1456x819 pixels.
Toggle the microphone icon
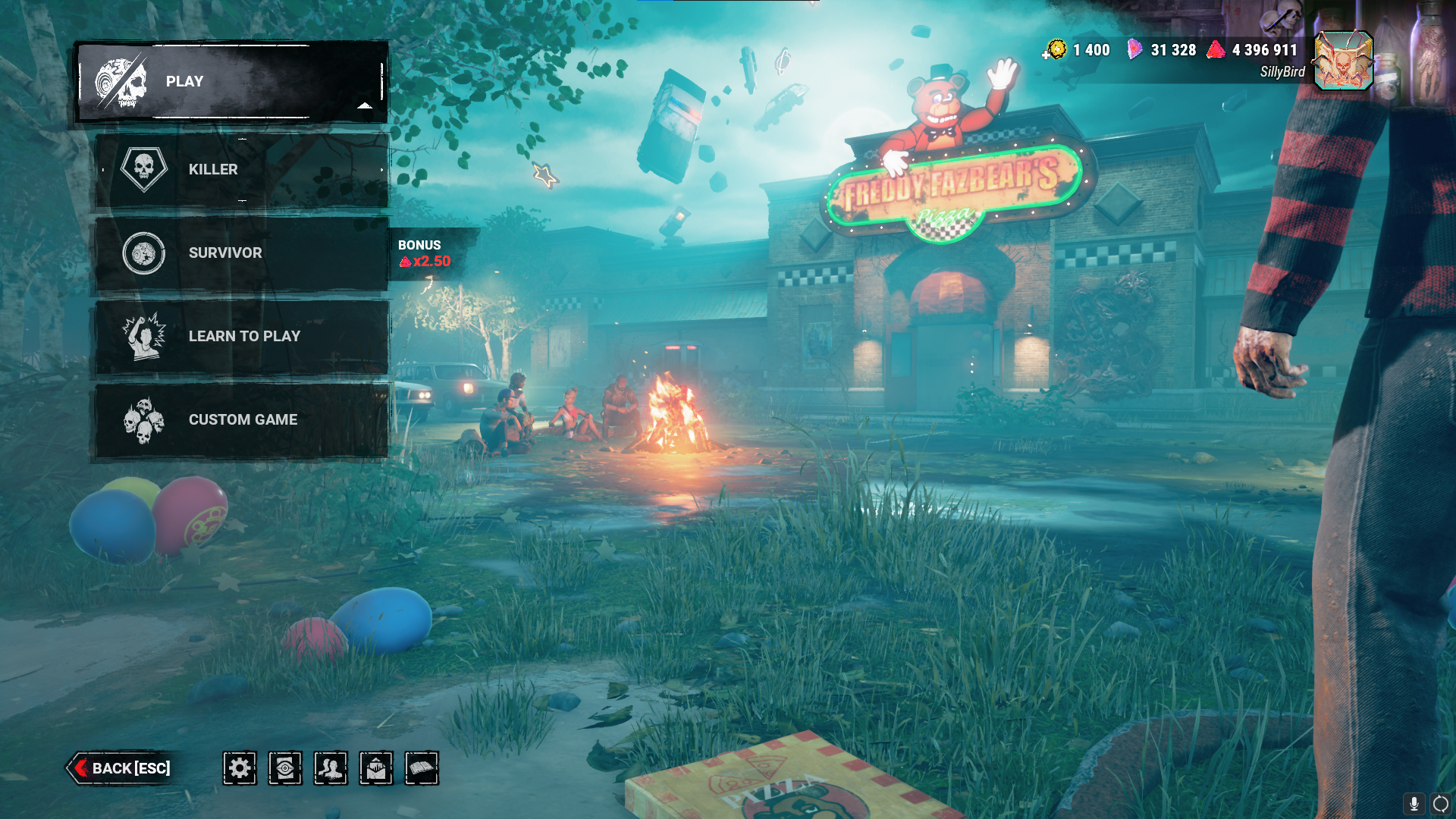[1414, 803]
